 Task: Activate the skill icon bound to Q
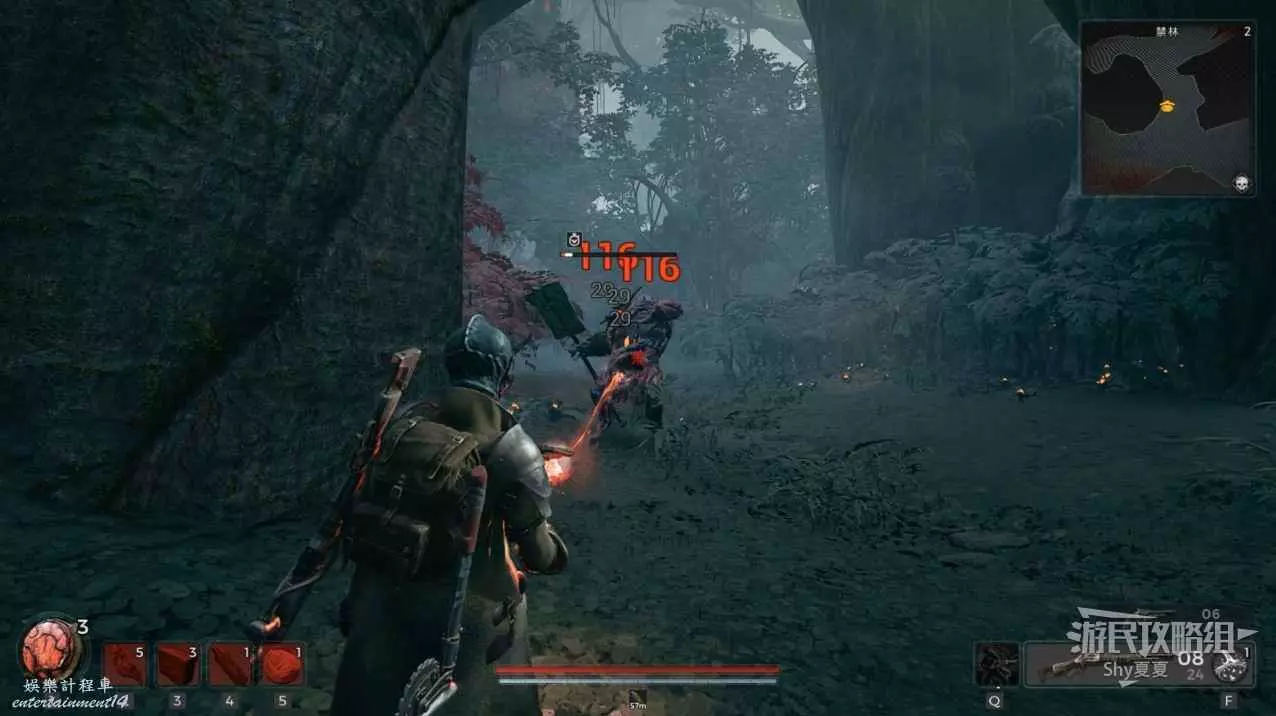(x=996, y=664)
